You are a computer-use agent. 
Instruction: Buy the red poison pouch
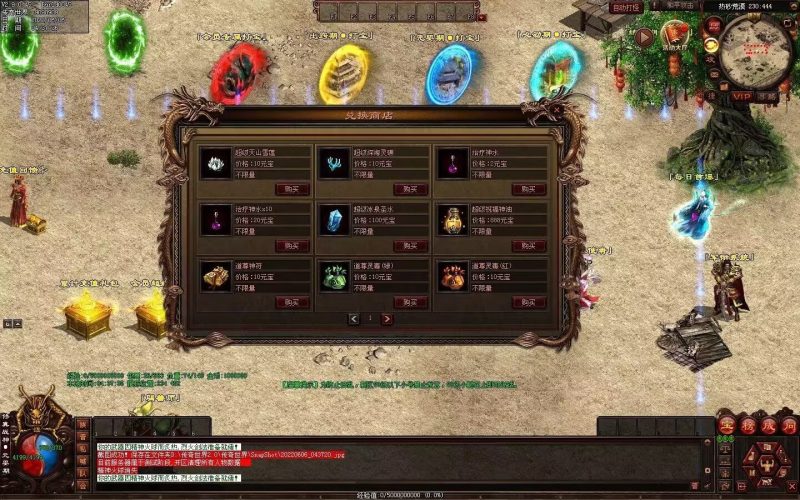pos(528,302)
